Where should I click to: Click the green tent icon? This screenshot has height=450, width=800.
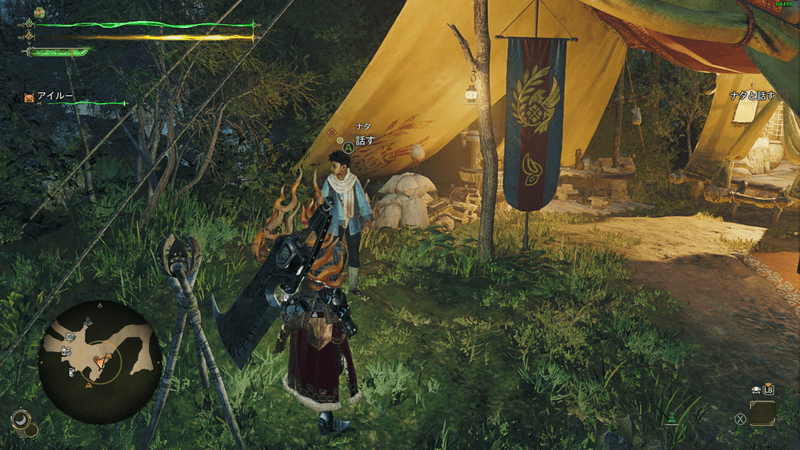pyautogui.click(x=673, y=415)
